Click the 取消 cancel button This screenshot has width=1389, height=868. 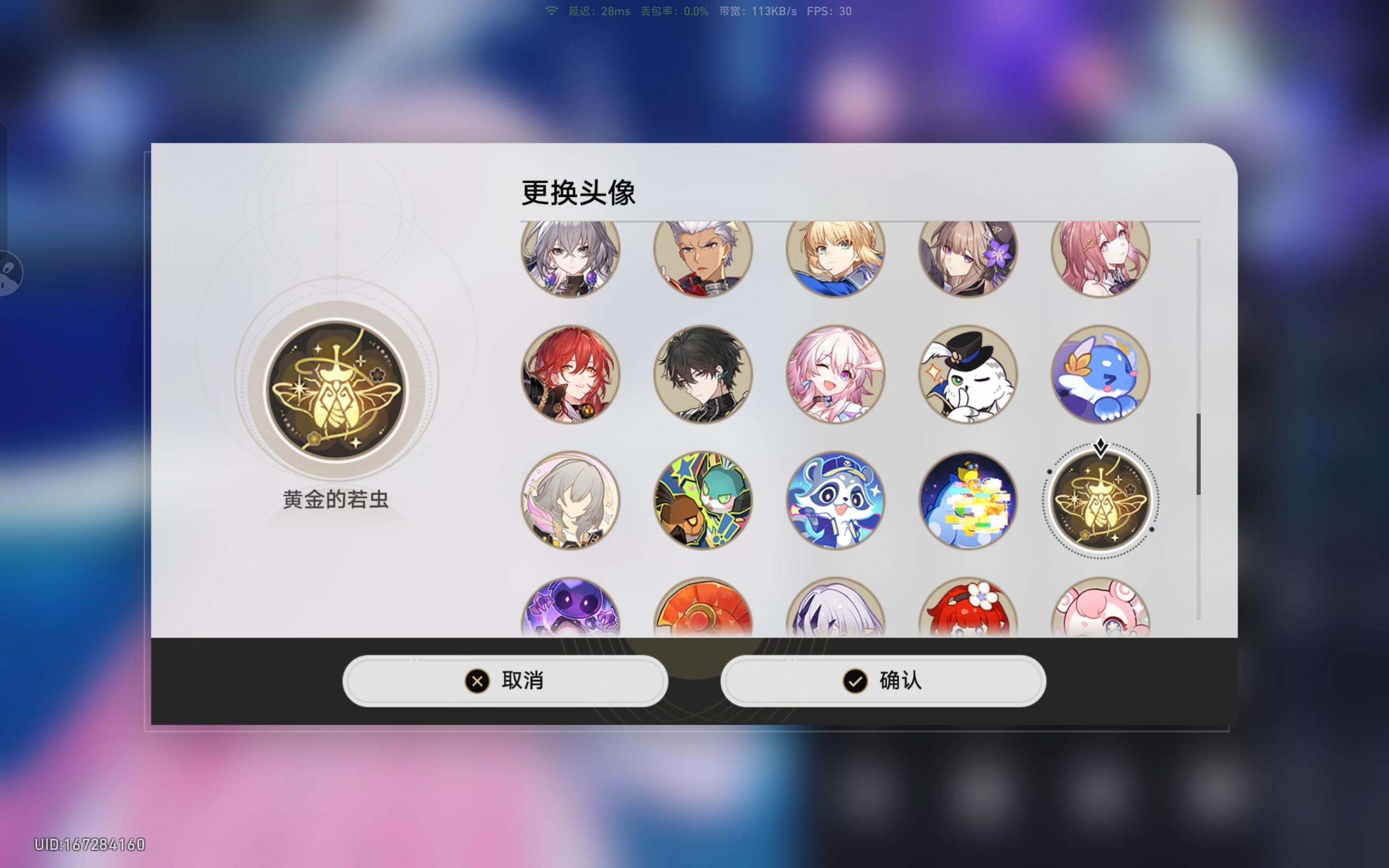(x=504, y=681)
